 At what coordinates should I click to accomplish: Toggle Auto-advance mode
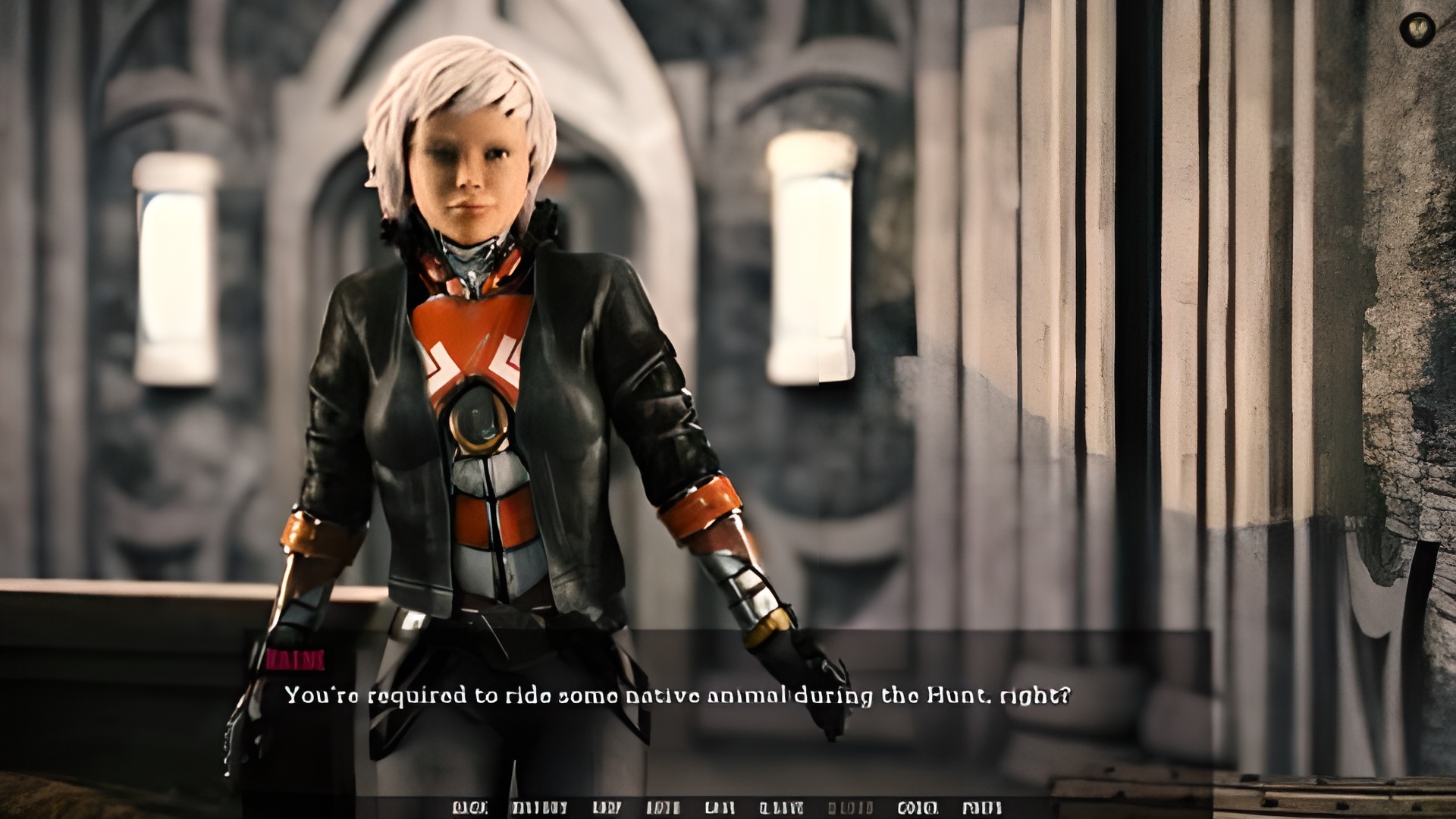663,808
